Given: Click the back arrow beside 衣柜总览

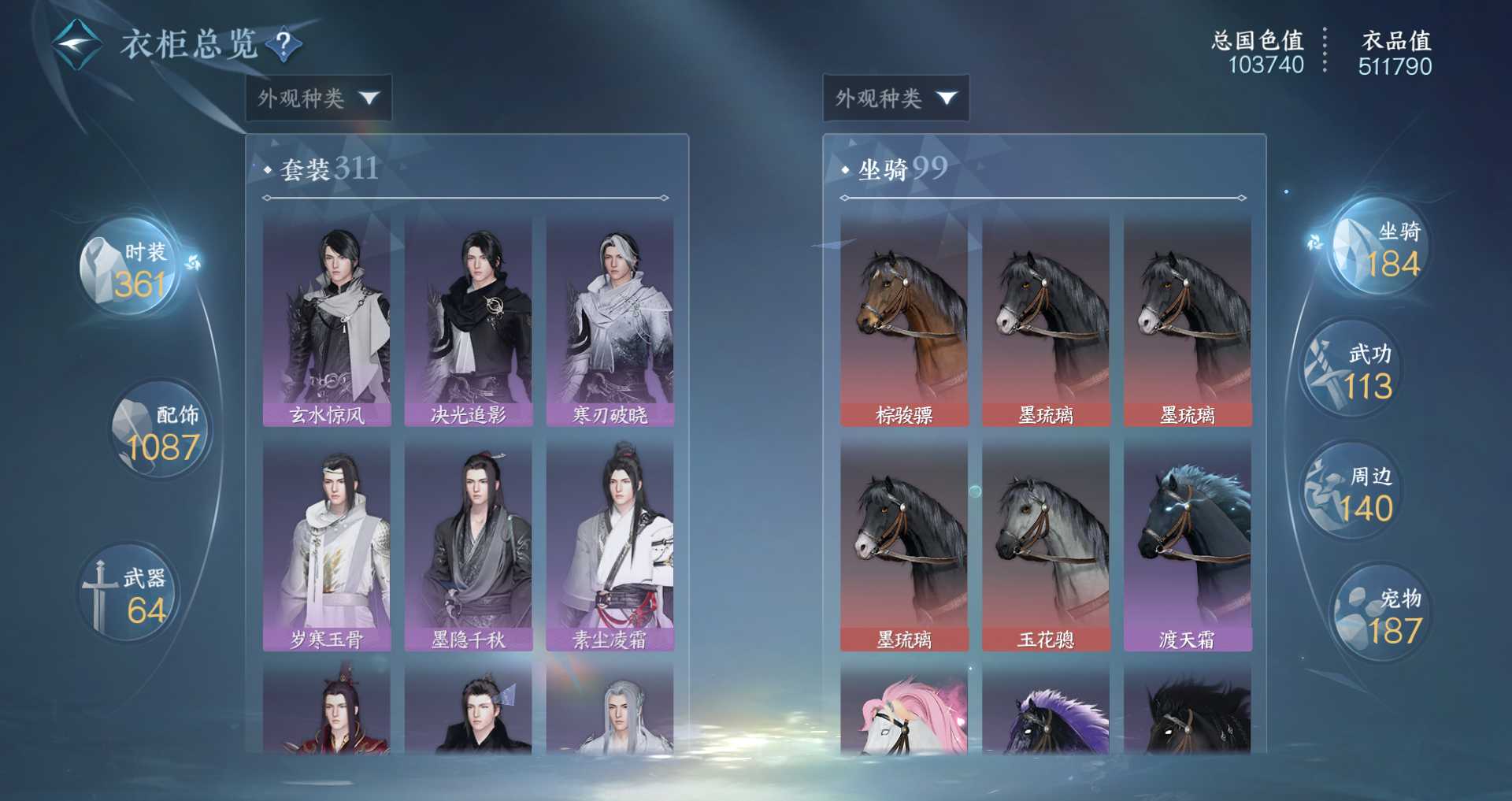Looking at the screenshot, I should (76, 44).
